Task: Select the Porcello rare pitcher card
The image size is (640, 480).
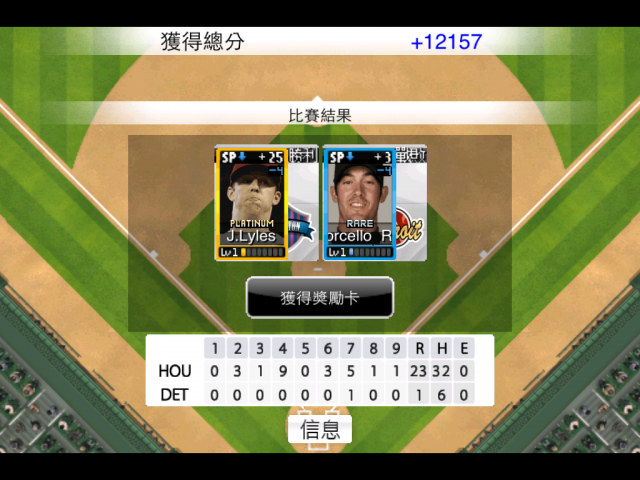Action: click(x=359, y=203)
